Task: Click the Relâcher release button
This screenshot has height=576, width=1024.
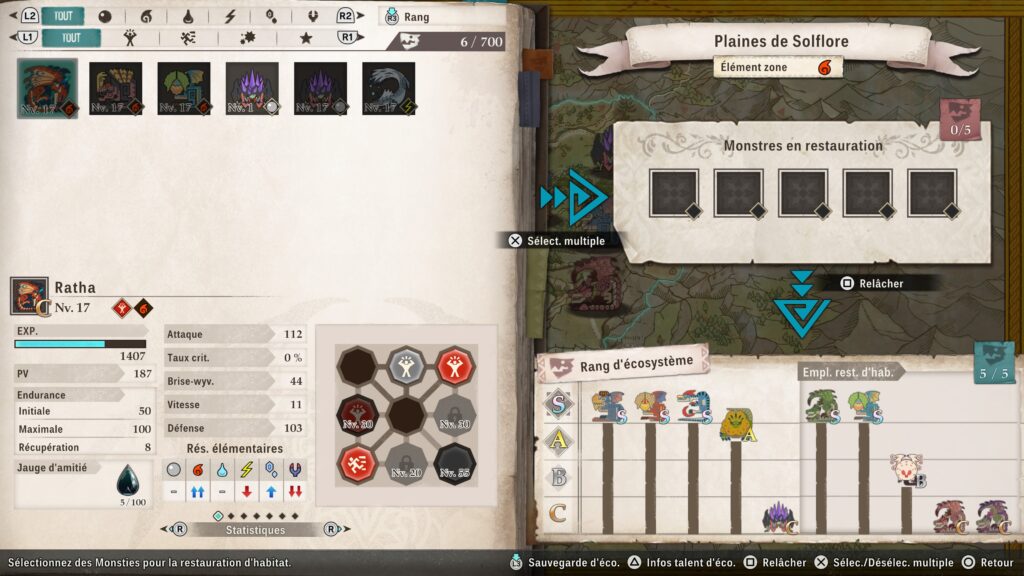Action: [x=871, y=283]
